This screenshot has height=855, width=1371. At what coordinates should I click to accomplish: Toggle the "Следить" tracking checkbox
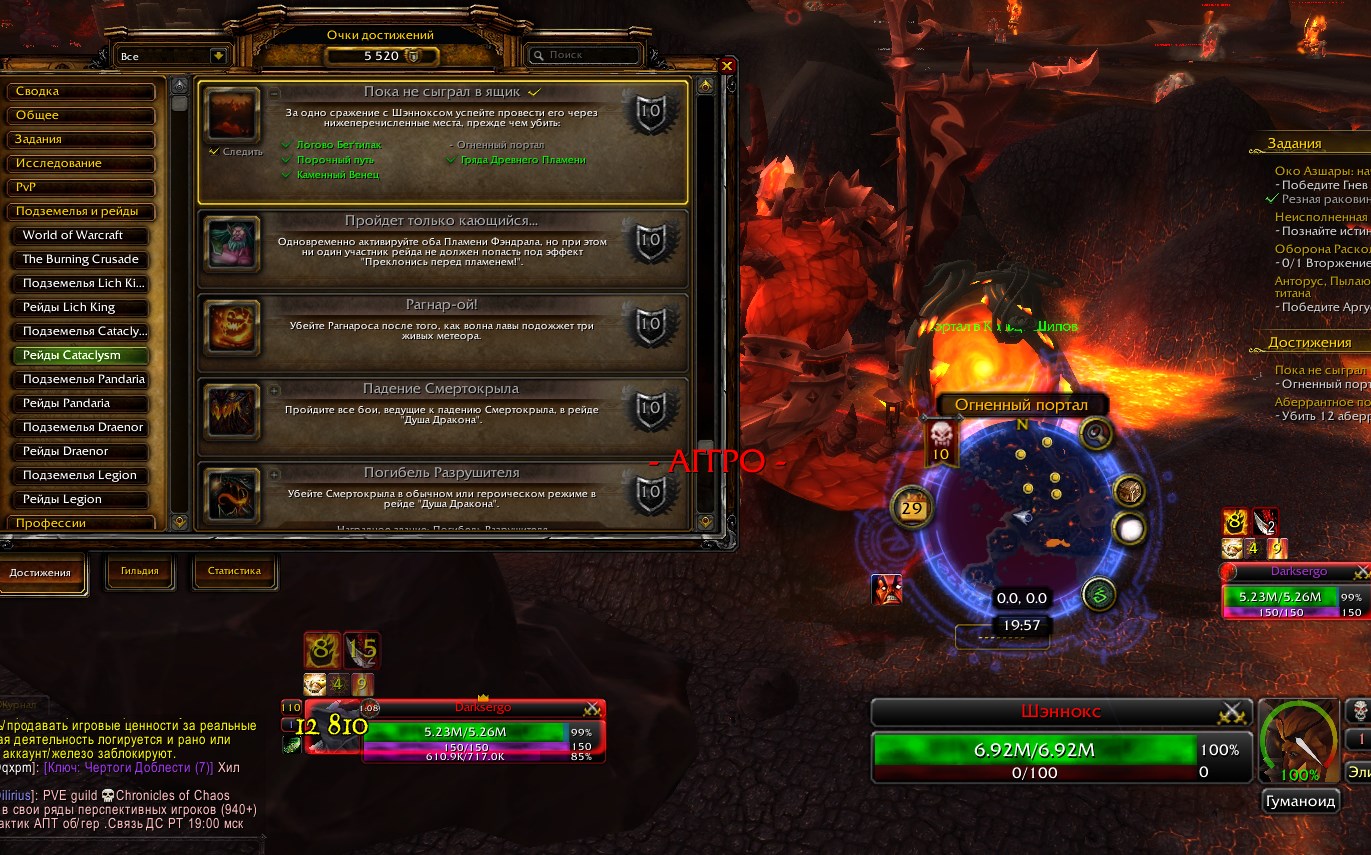[214, 152]
